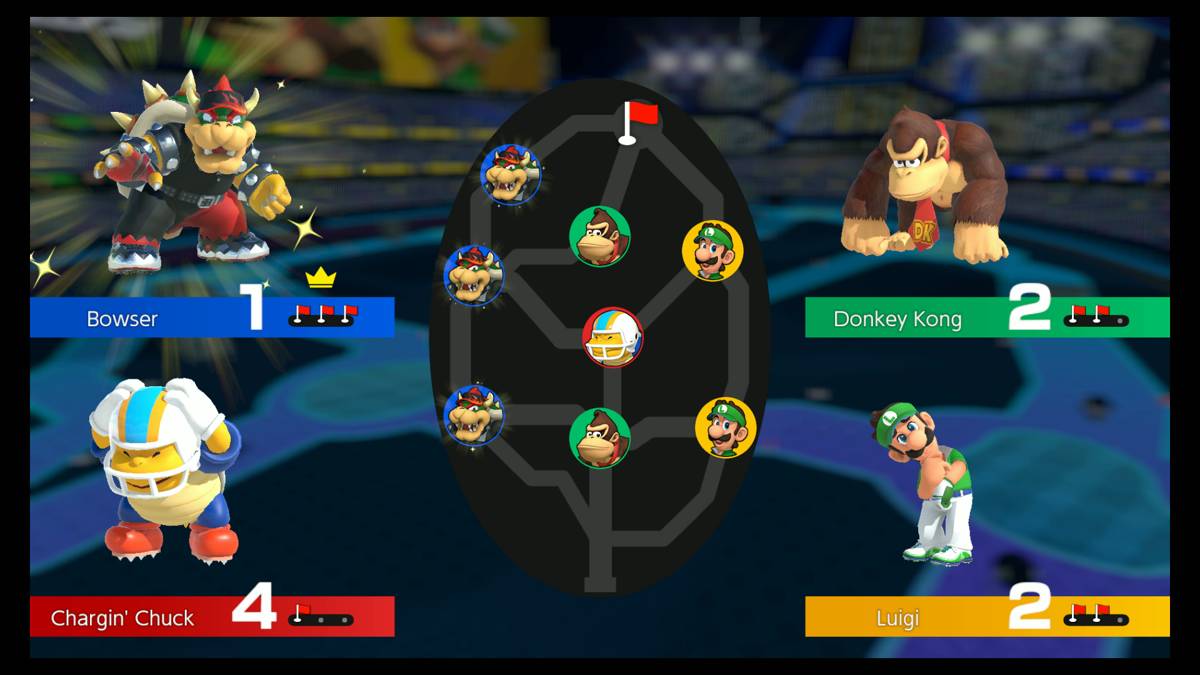Screen dimensions: 1200x675
Task: Select the Bowser player banner
Action: (x=212, y=318)
